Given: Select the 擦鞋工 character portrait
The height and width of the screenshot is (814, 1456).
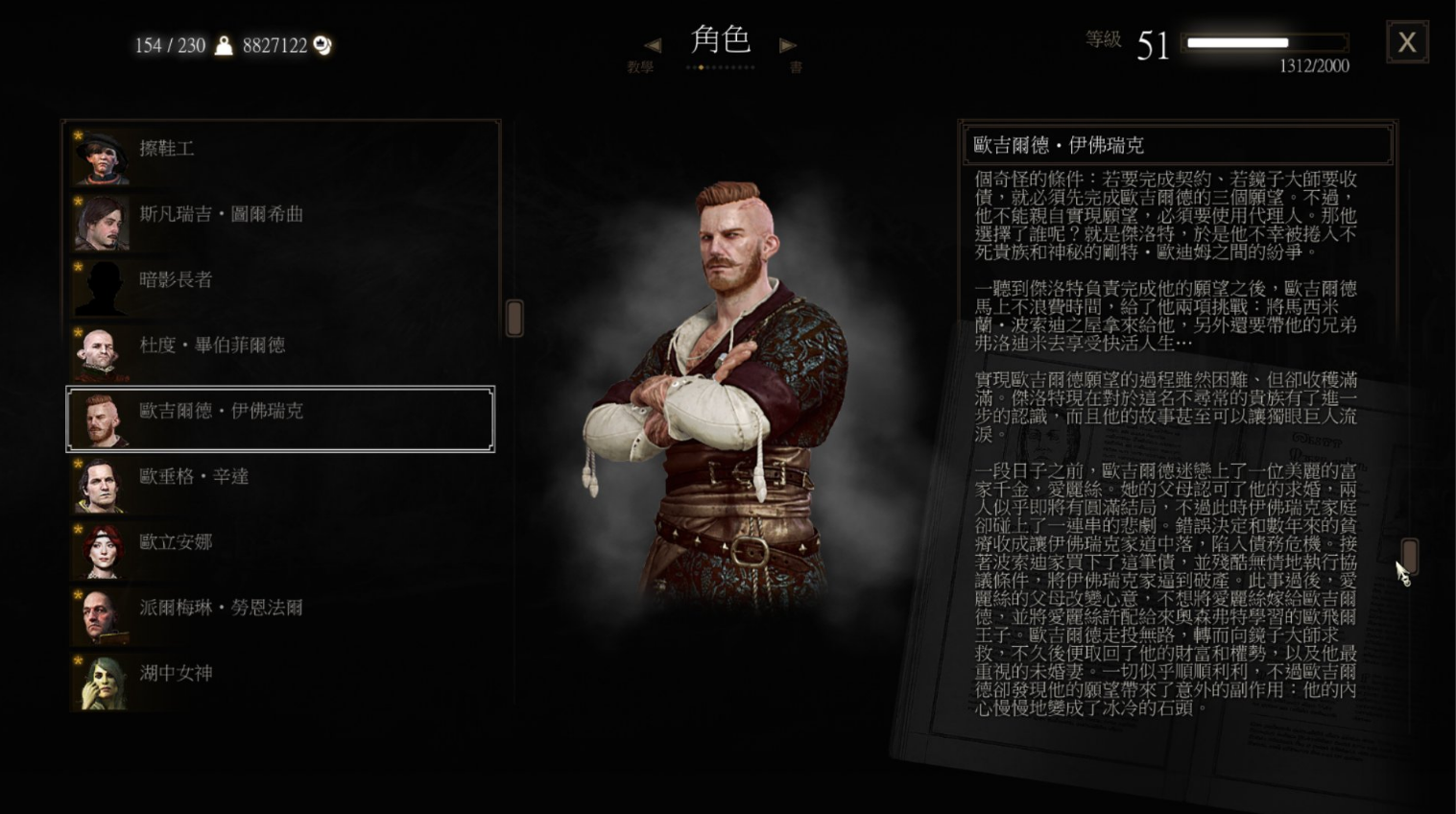Looking at the screenshot, I should [99, 154].
